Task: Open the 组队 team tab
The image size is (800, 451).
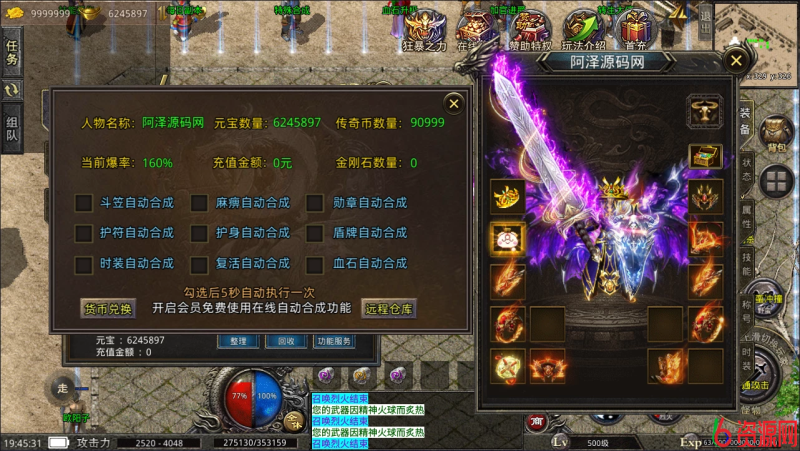Action: coord(13,129)
